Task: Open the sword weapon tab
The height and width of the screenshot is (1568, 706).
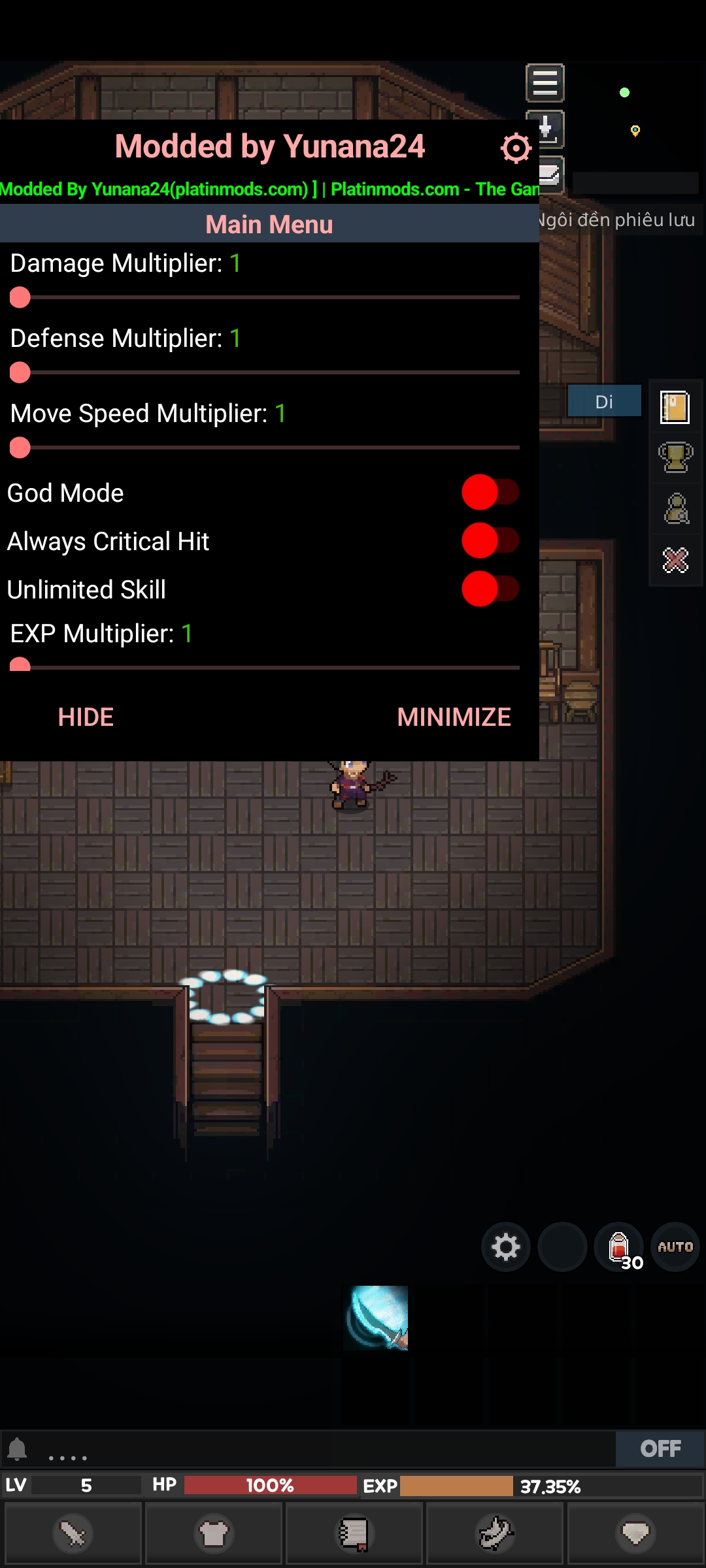Action: (x=73, y=1534)
